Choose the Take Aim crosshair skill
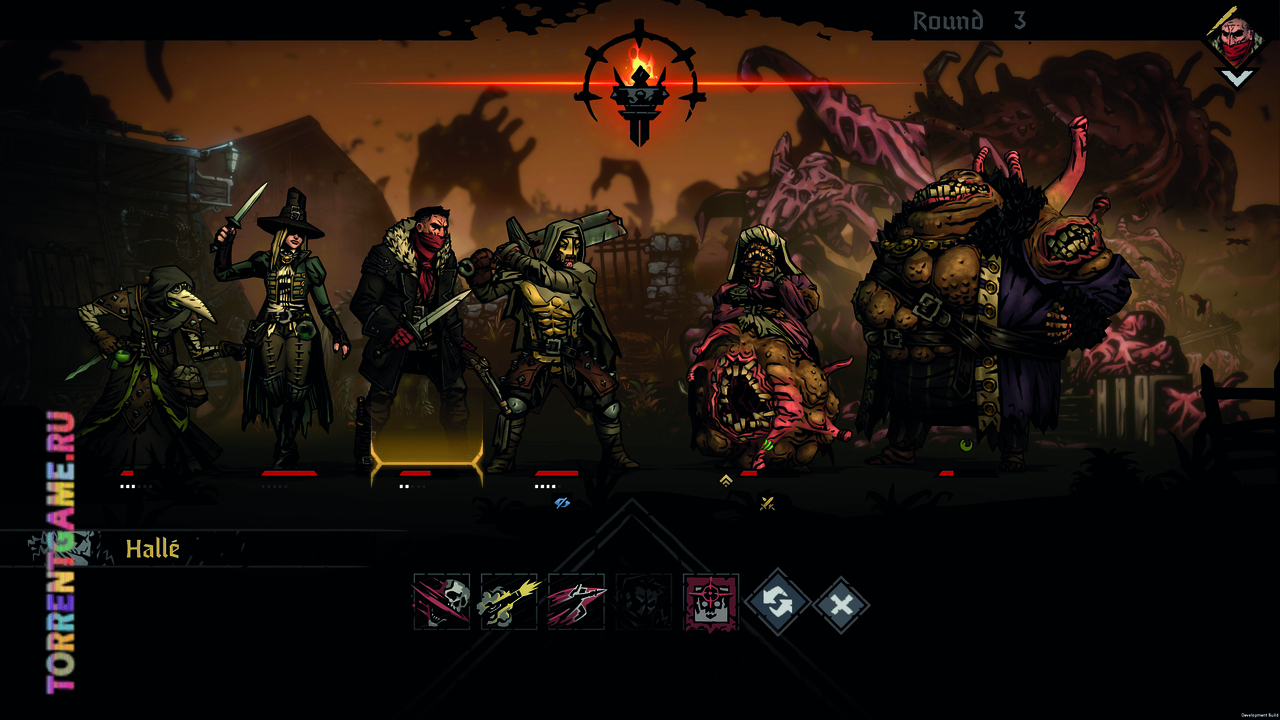The width and height of the screenshot is (1280, 720). pos(711,602)
